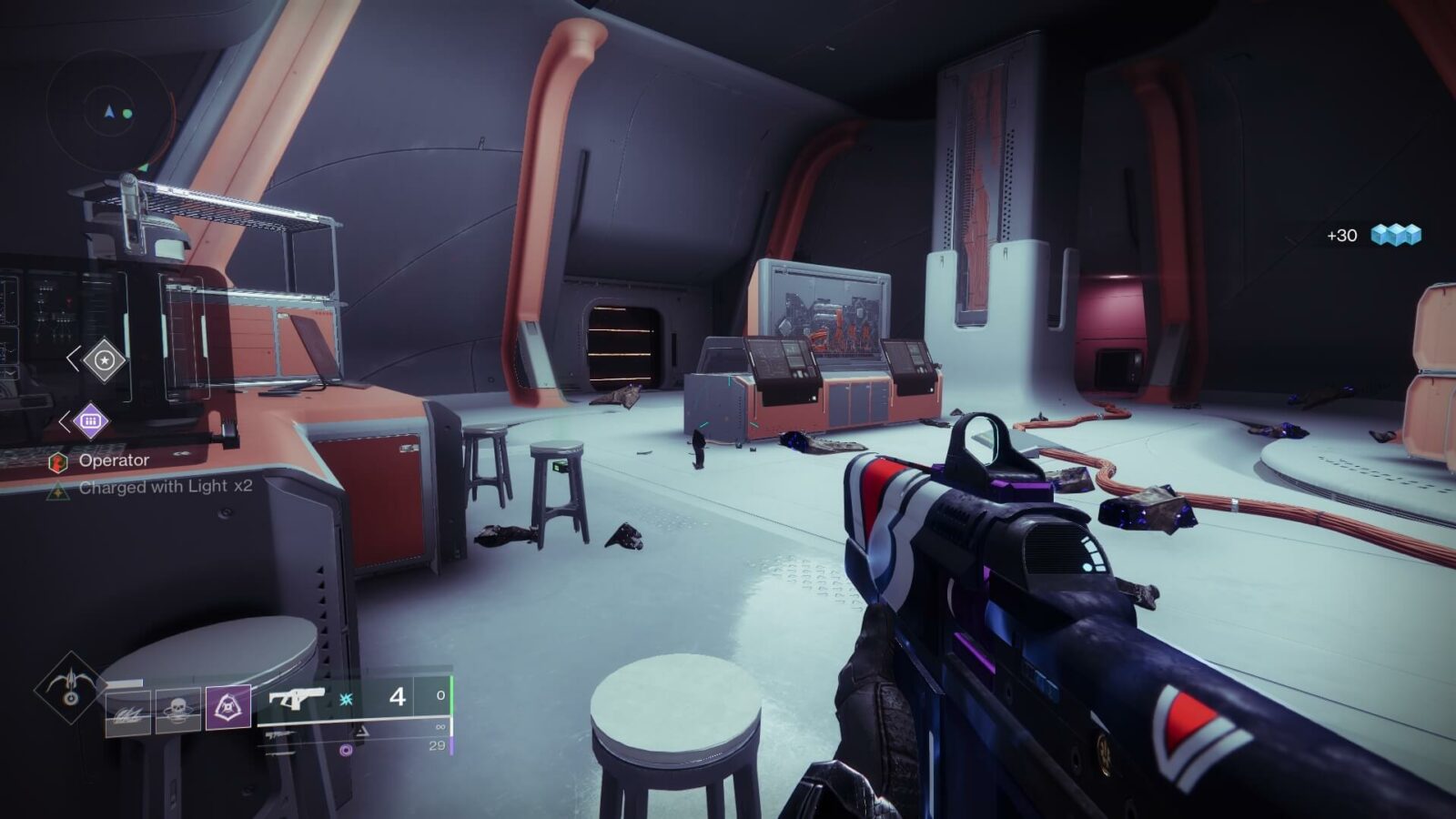Toggle the white objective marker diamond

tap(105, 360)
